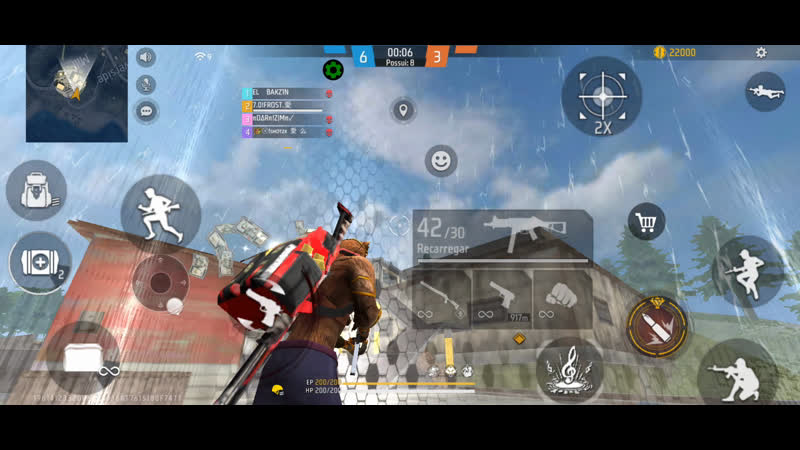Image resolution: width=800 pixels, height=450 pixels.
Task: Open the settings gear
Action: click(761, 52)
